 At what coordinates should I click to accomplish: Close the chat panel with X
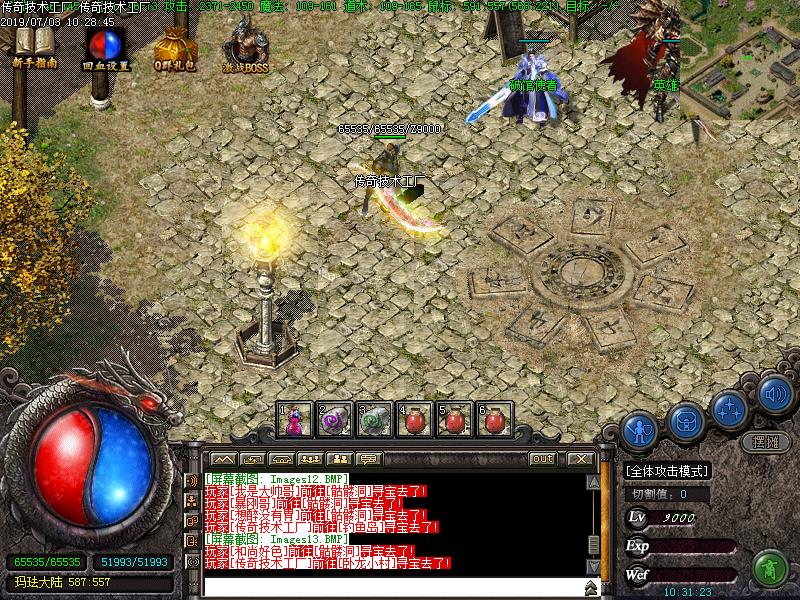579,458
